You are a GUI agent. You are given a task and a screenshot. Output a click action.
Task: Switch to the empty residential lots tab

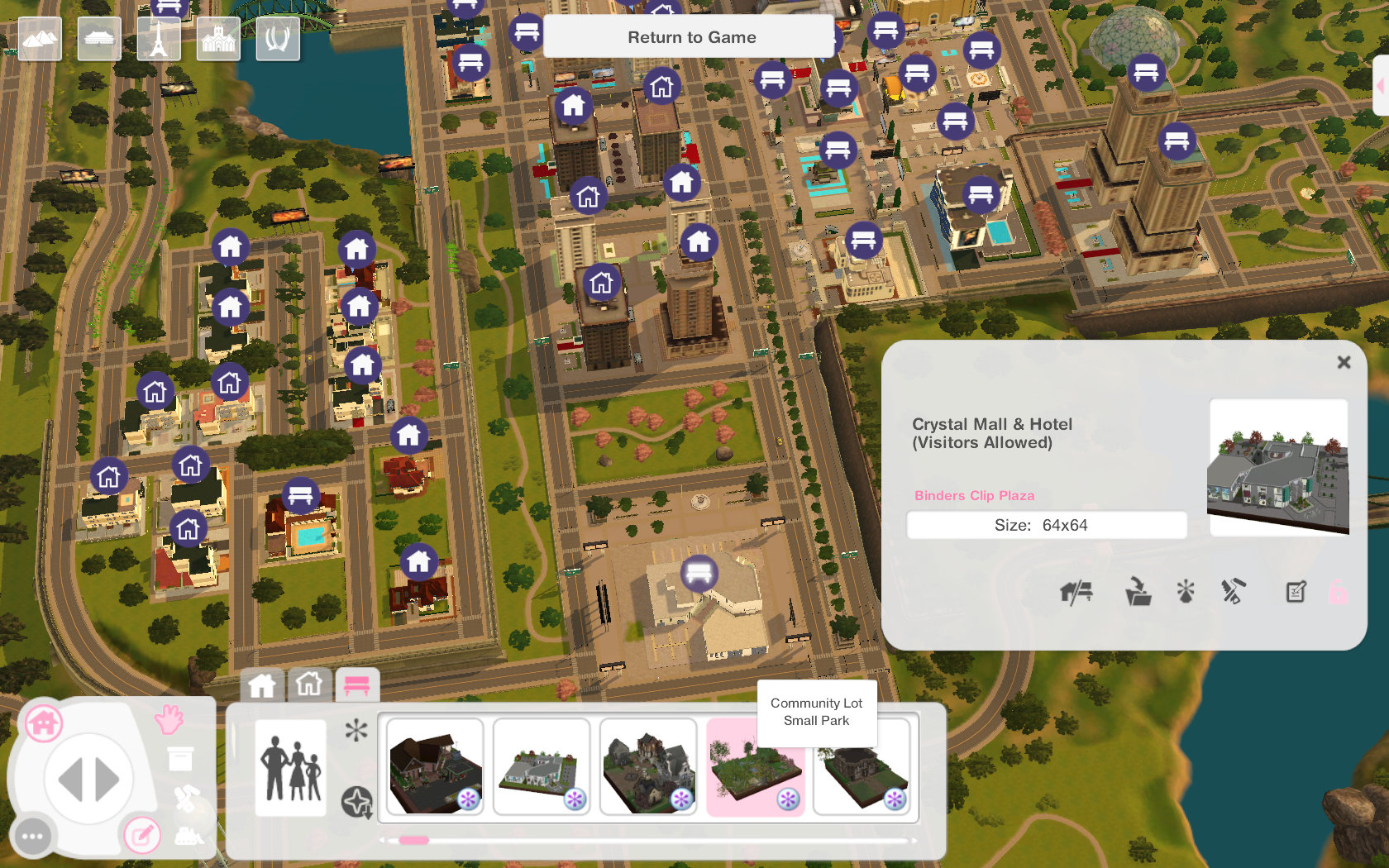(x=309, y=685)
